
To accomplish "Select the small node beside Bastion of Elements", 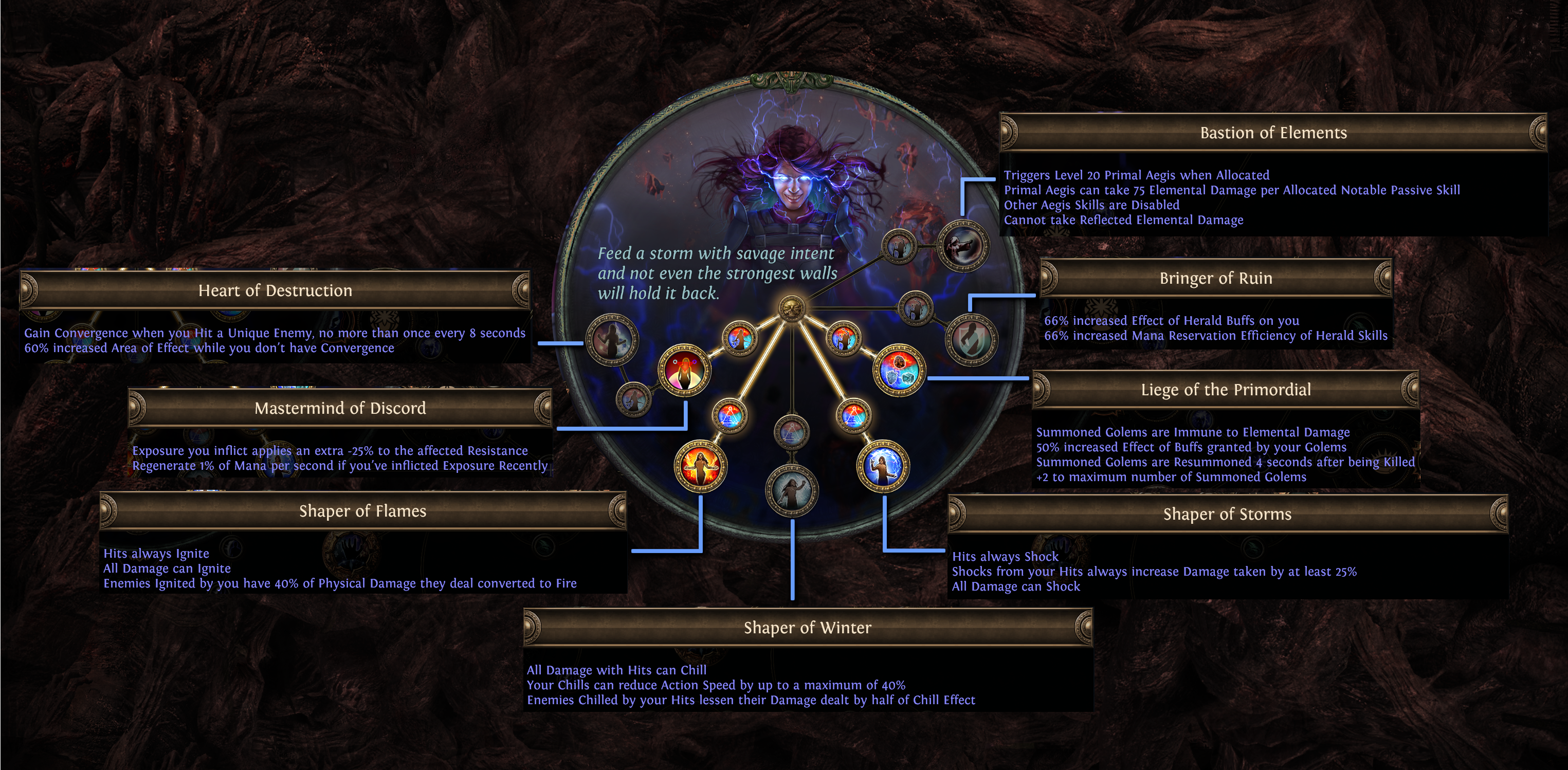I will pyautogui.click(x=899, y=247).
